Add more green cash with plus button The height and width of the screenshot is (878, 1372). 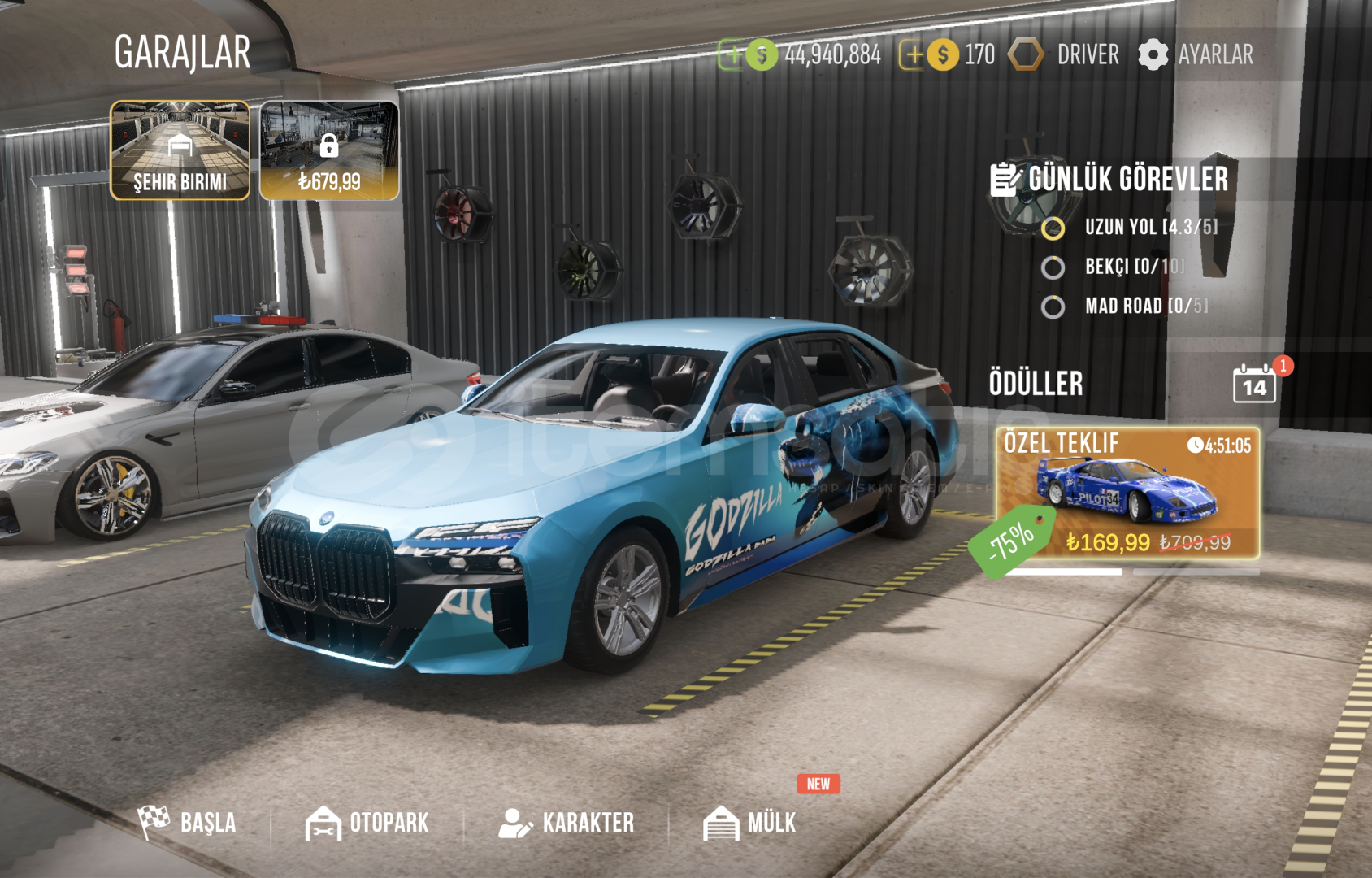[x=733, y=55]
